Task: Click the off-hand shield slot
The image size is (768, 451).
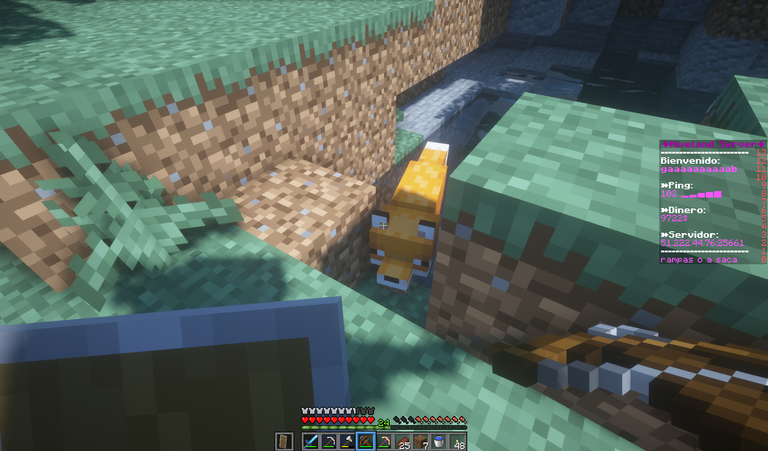Action: point(283,441)
